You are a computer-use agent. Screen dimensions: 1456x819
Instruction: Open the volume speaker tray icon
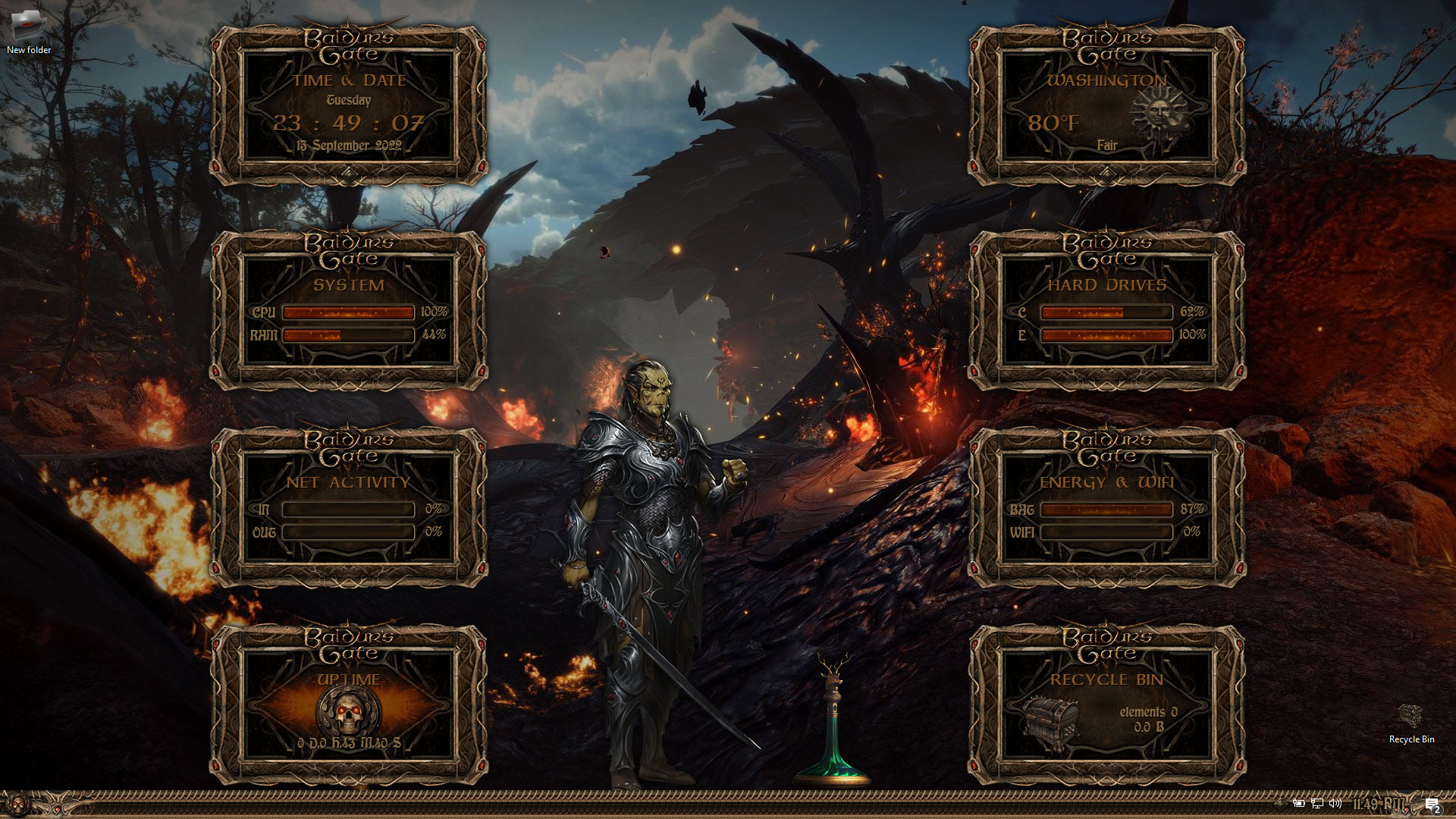(x=1335, y=804)
